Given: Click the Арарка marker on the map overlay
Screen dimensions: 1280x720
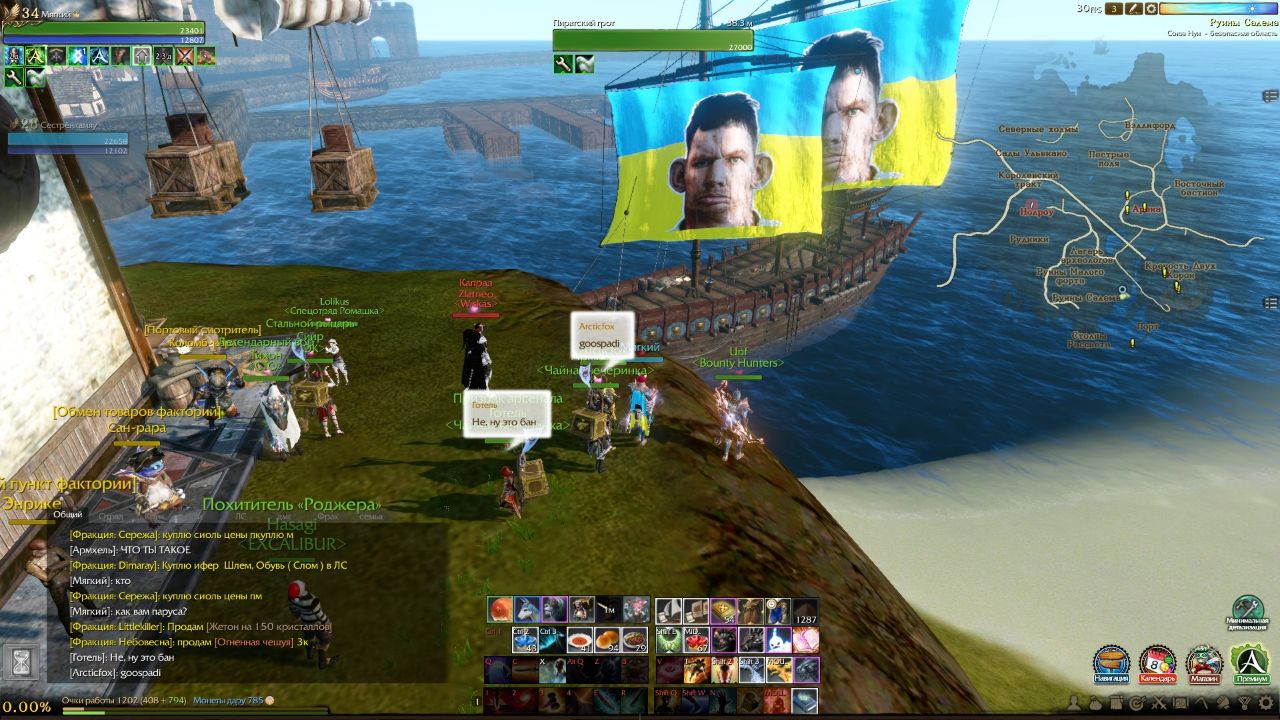Looking at the screenshot, I should pos(1146,209).
